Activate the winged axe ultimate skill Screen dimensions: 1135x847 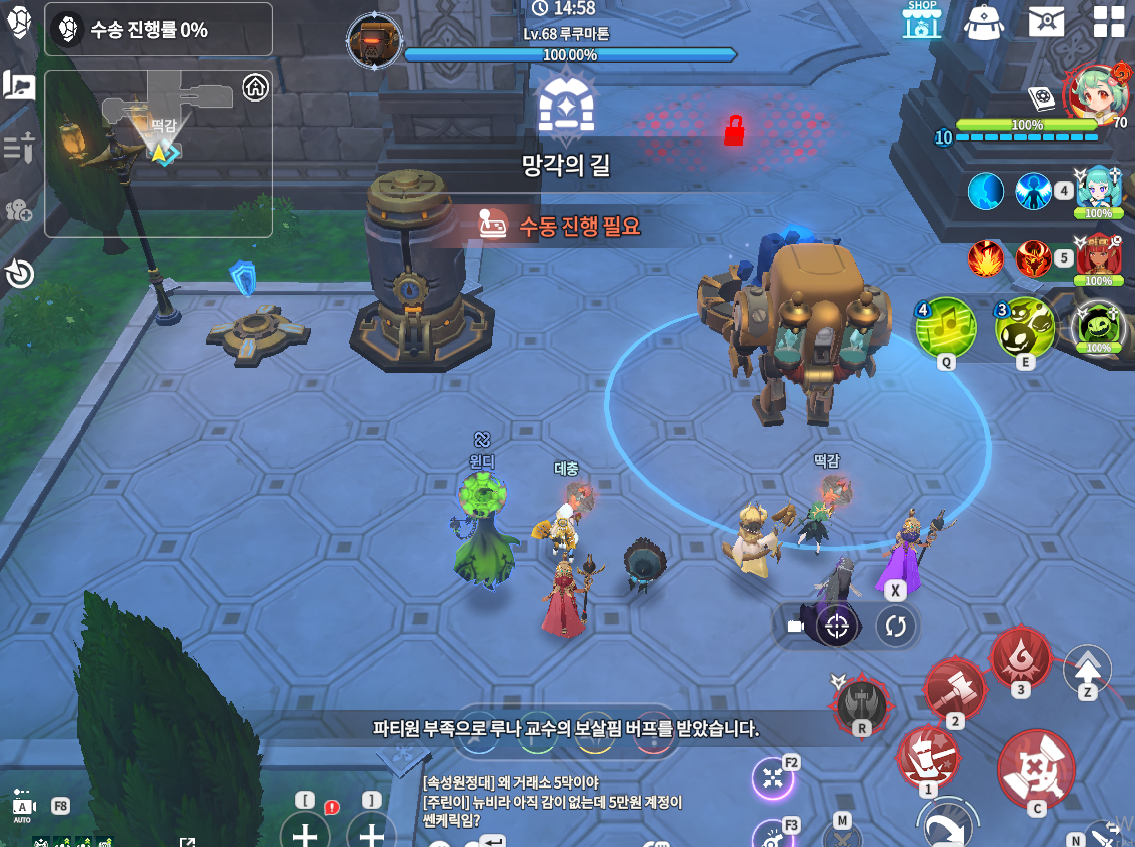point(862,701)
